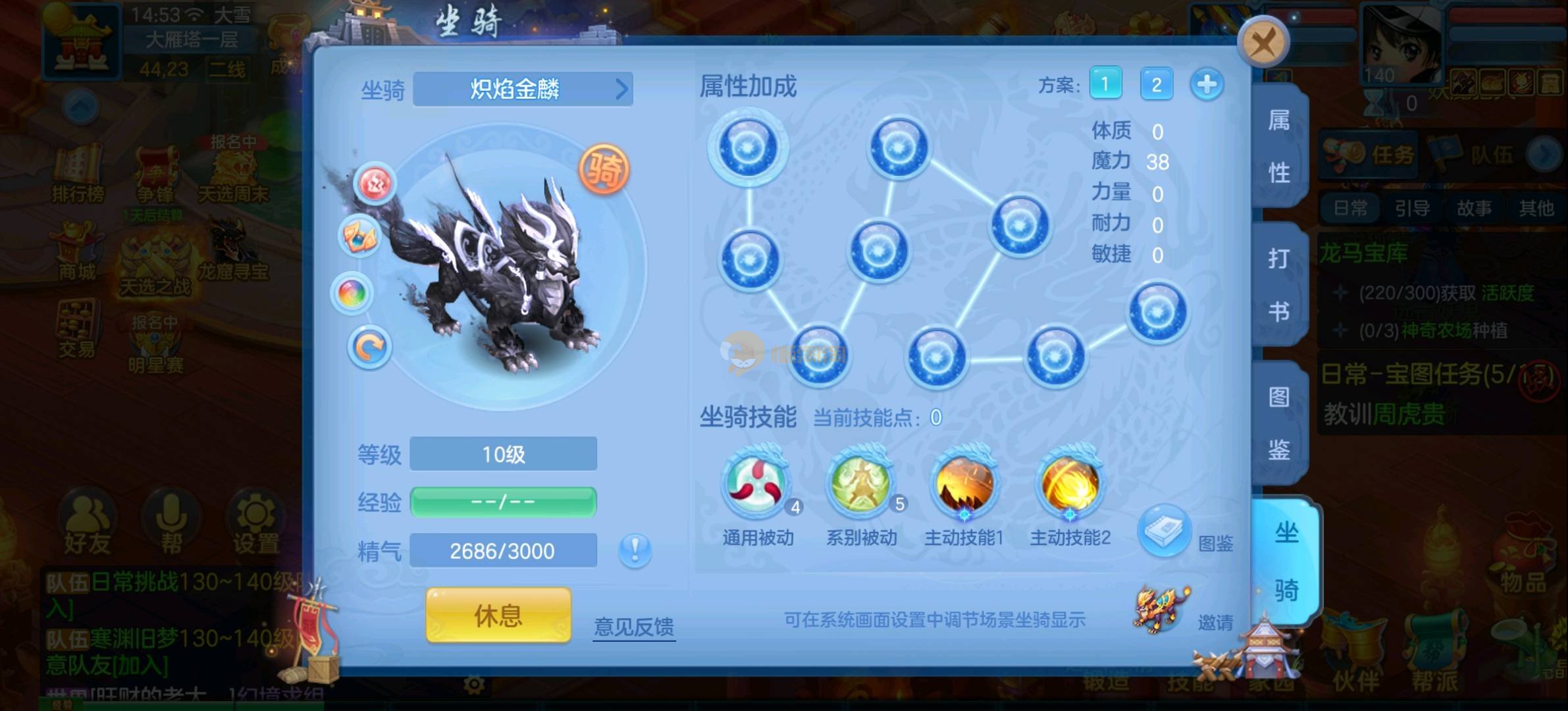
Task: Show the 精气 info exclamation tip
Action: (635, 550)
